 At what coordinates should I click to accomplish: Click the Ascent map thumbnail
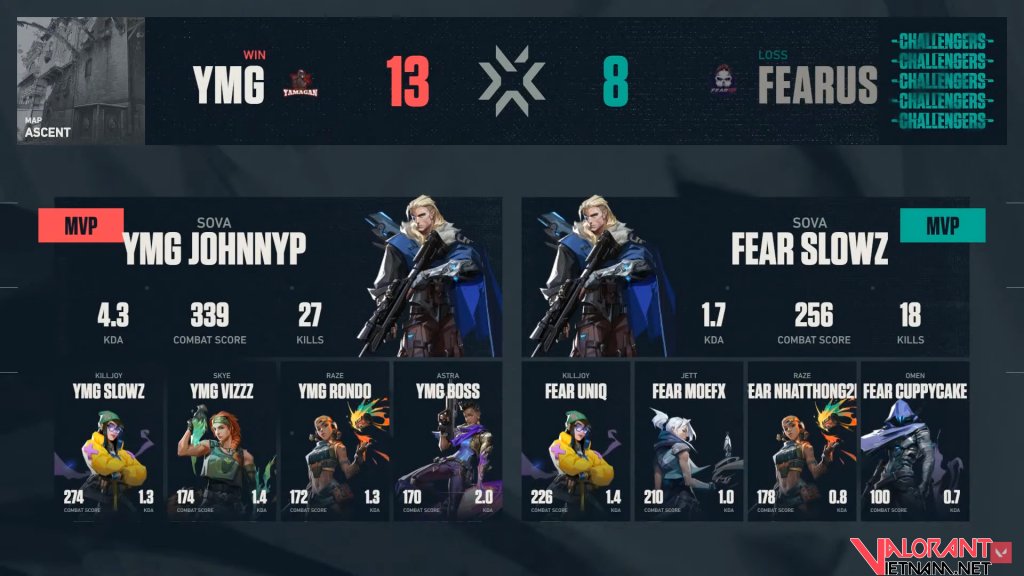coord(81,82)
